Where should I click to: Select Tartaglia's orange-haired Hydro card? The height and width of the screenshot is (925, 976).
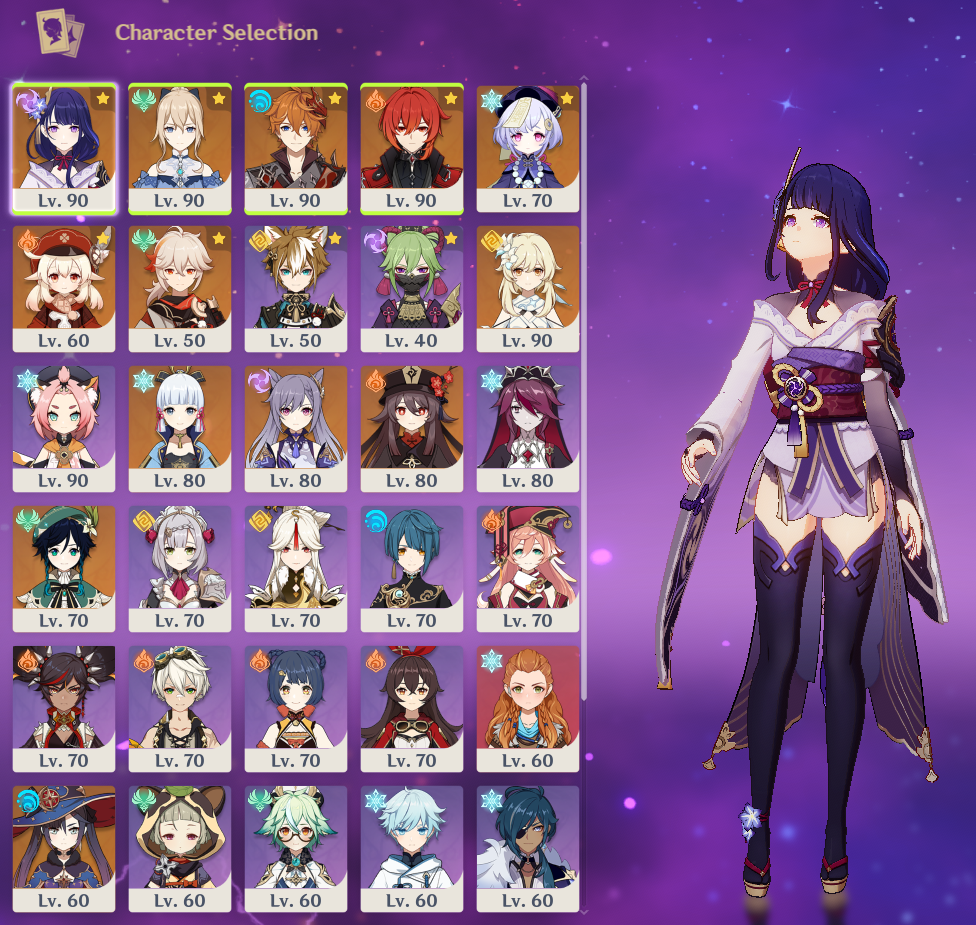(296, 148)
